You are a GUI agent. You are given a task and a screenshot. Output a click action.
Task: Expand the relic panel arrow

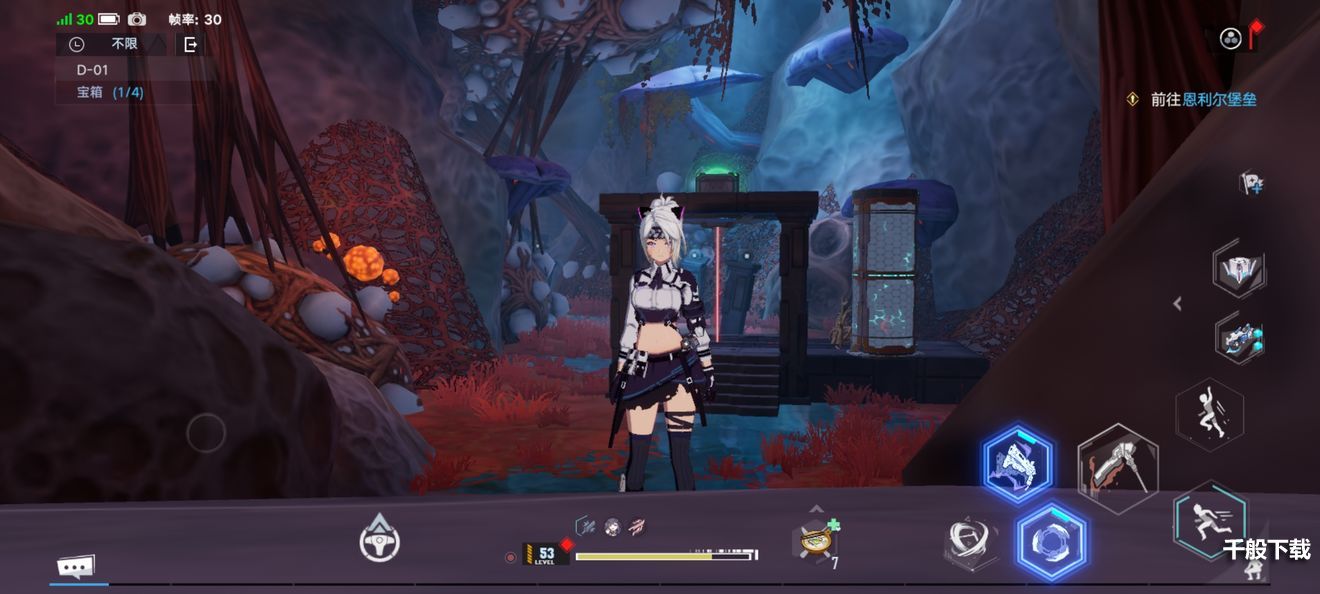1178,303
